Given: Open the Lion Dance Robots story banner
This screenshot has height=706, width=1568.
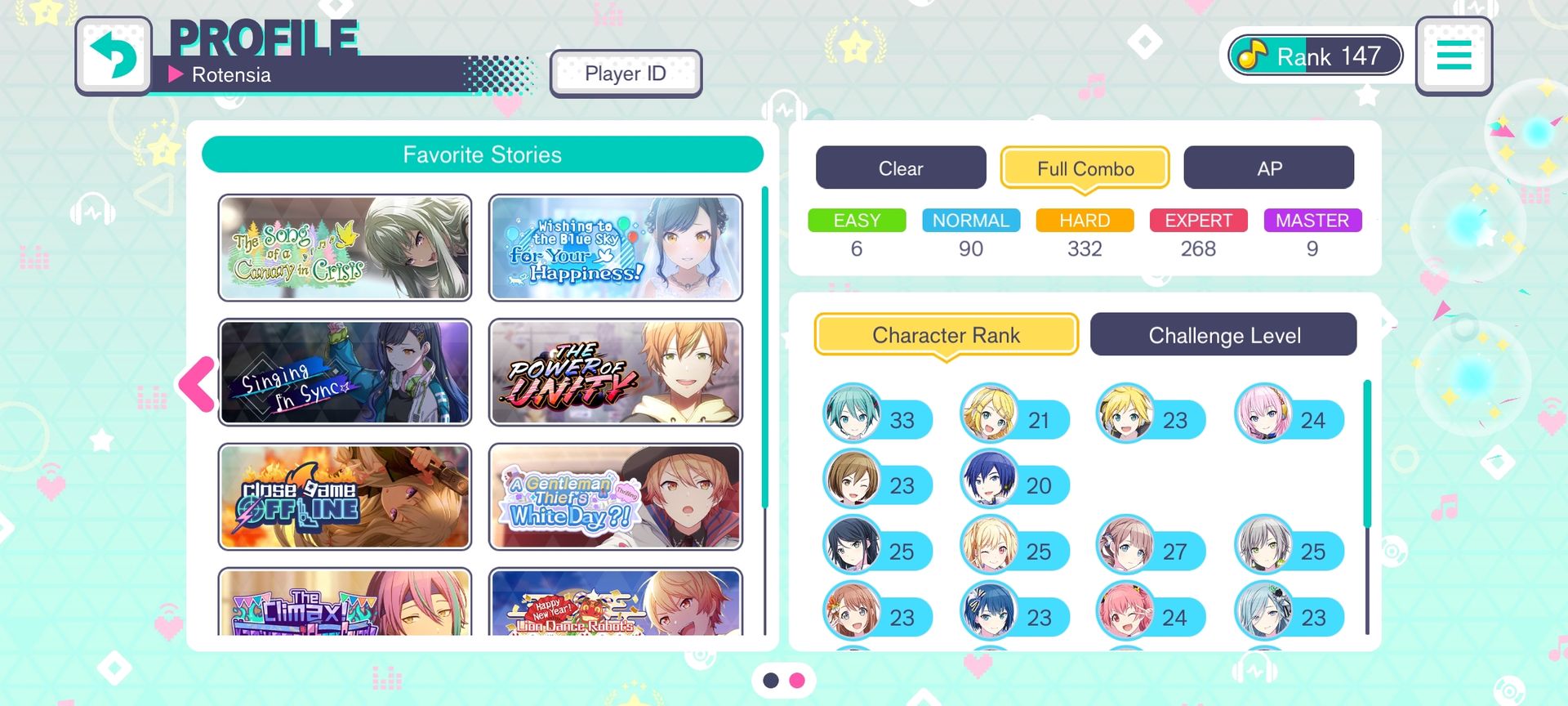Looking at the screenshot, I should (x=616, y=603).
